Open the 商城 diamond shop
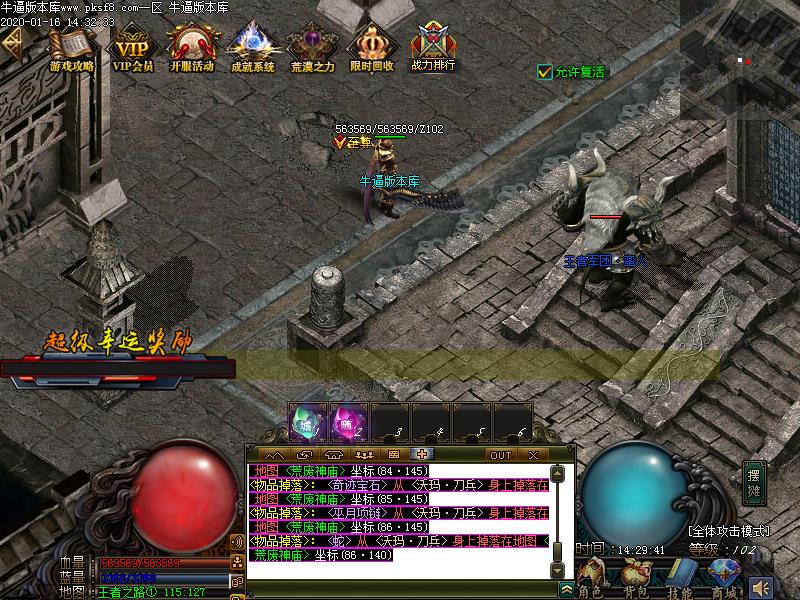Screen dimensions: 800x600 coord(723,575)
